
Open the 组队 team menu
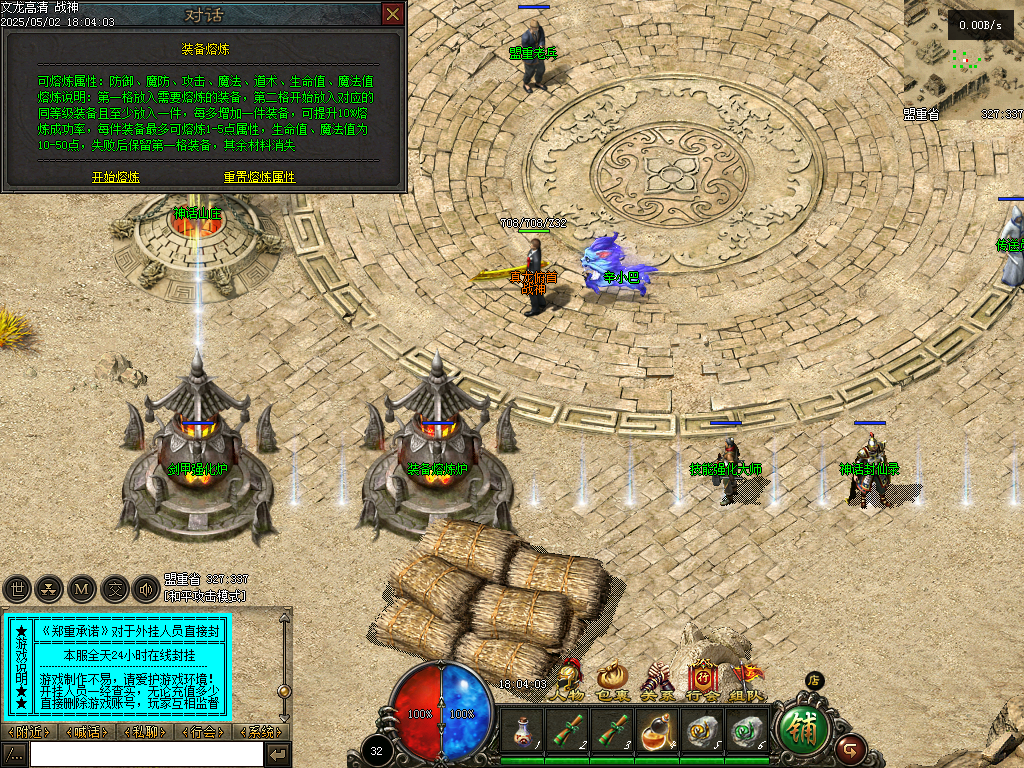coord(747,680)
